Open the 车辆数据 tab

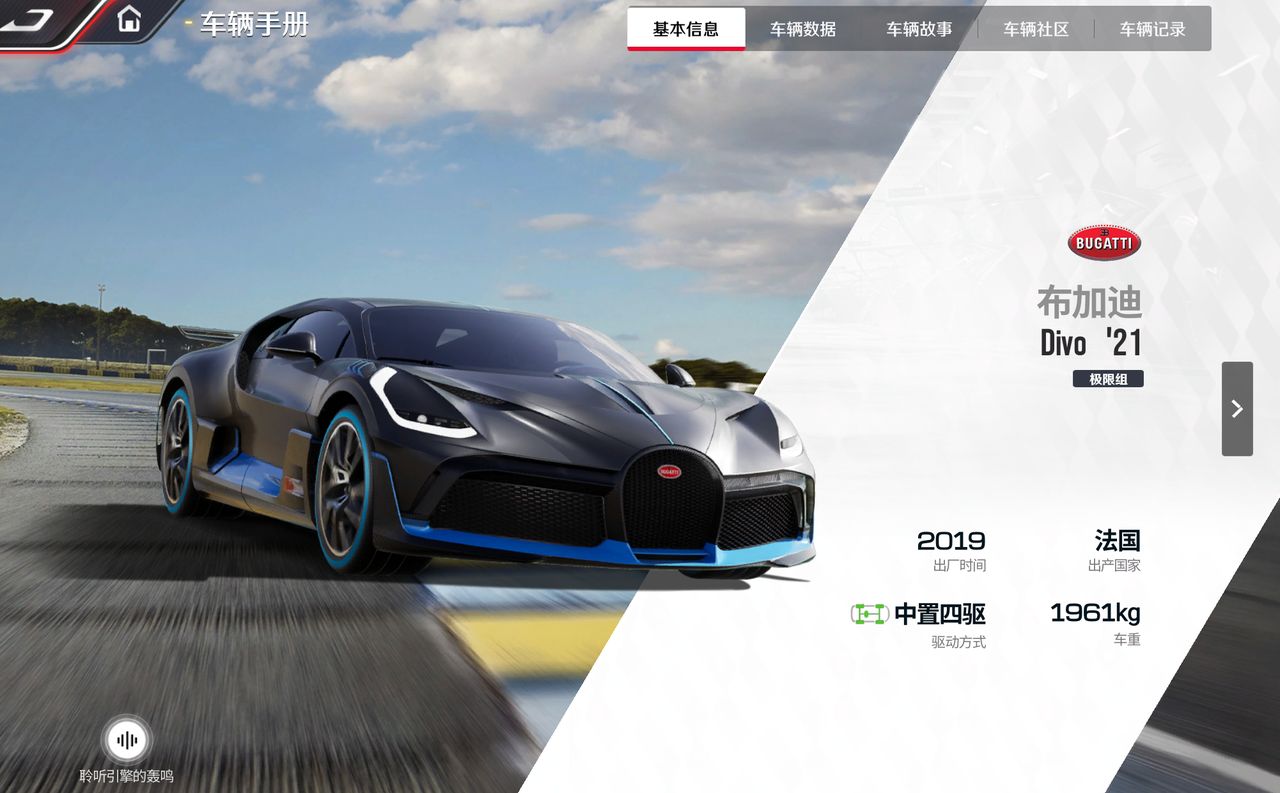click(802, 29)
